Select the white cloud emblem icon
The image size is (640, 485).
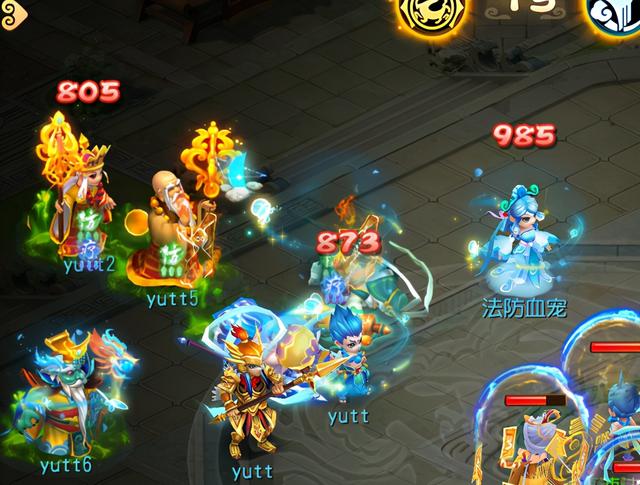click(x=613, y=12)
